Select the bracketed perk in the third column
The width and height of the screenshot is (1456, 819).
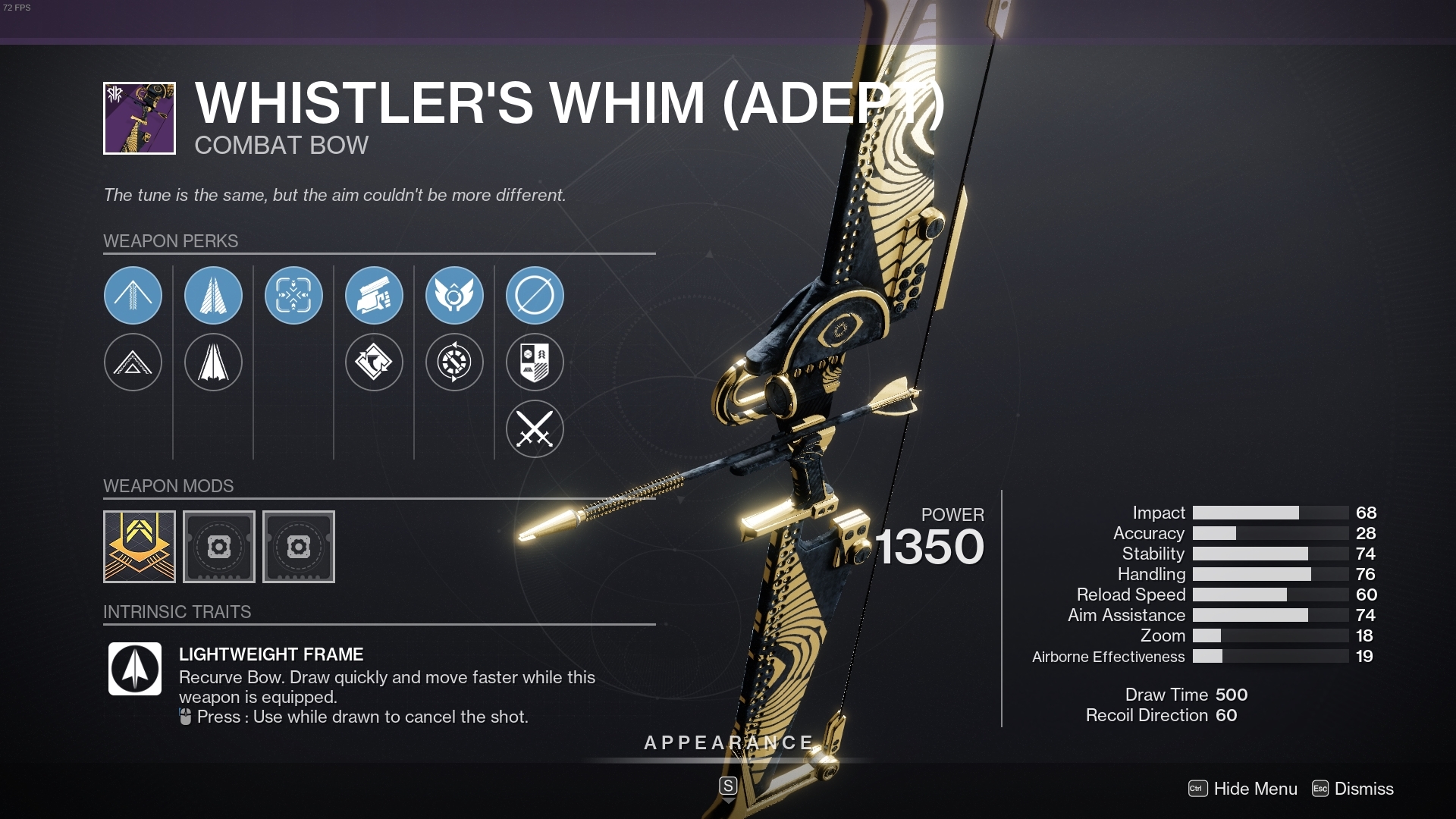293,296
